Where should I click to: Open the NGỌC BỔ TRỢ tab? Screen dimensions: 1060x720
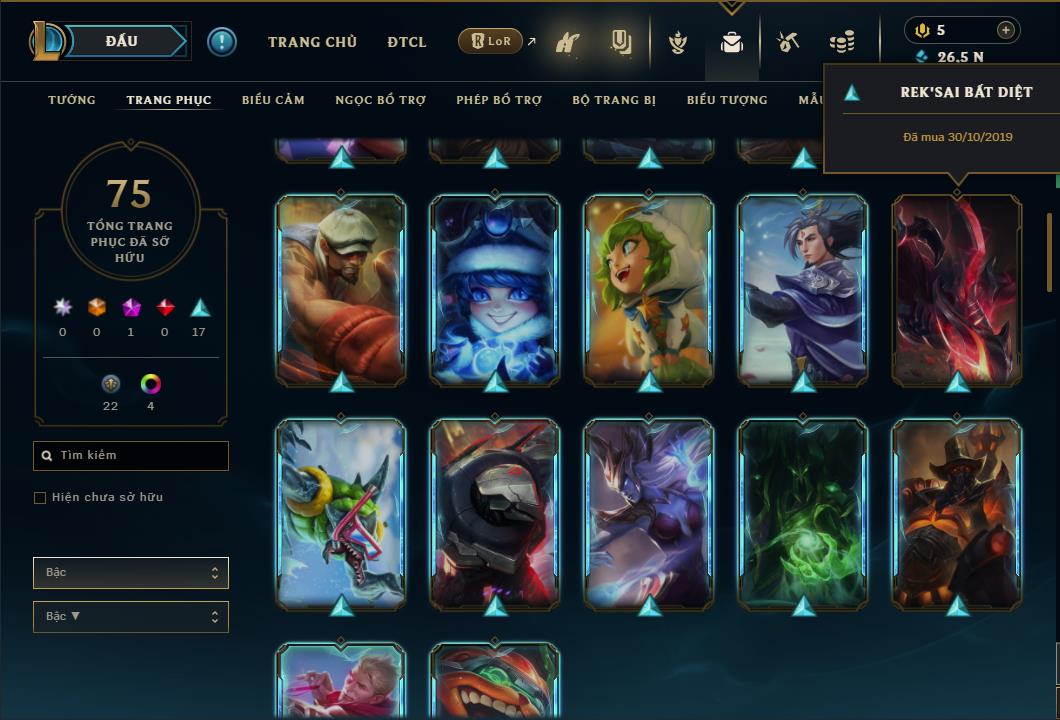click(x=381, y=100)
